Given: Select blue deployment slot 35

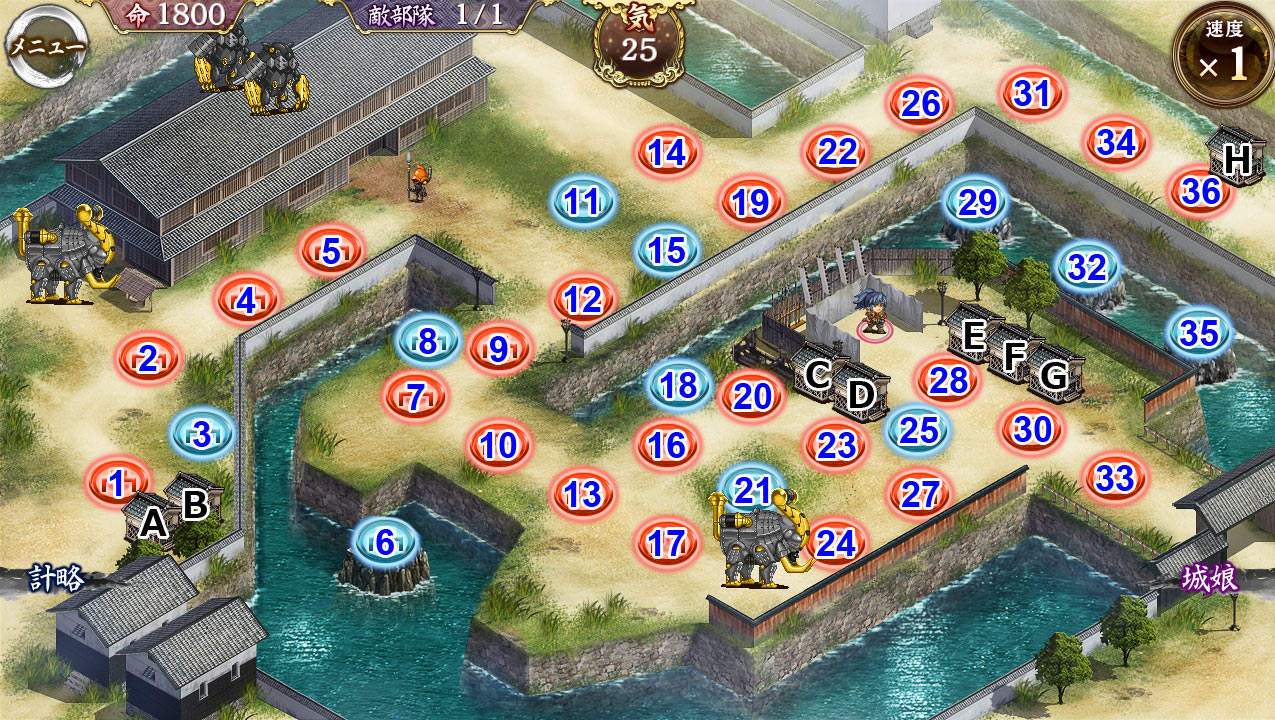Looking at the screenshot, I should point(1200,334).
